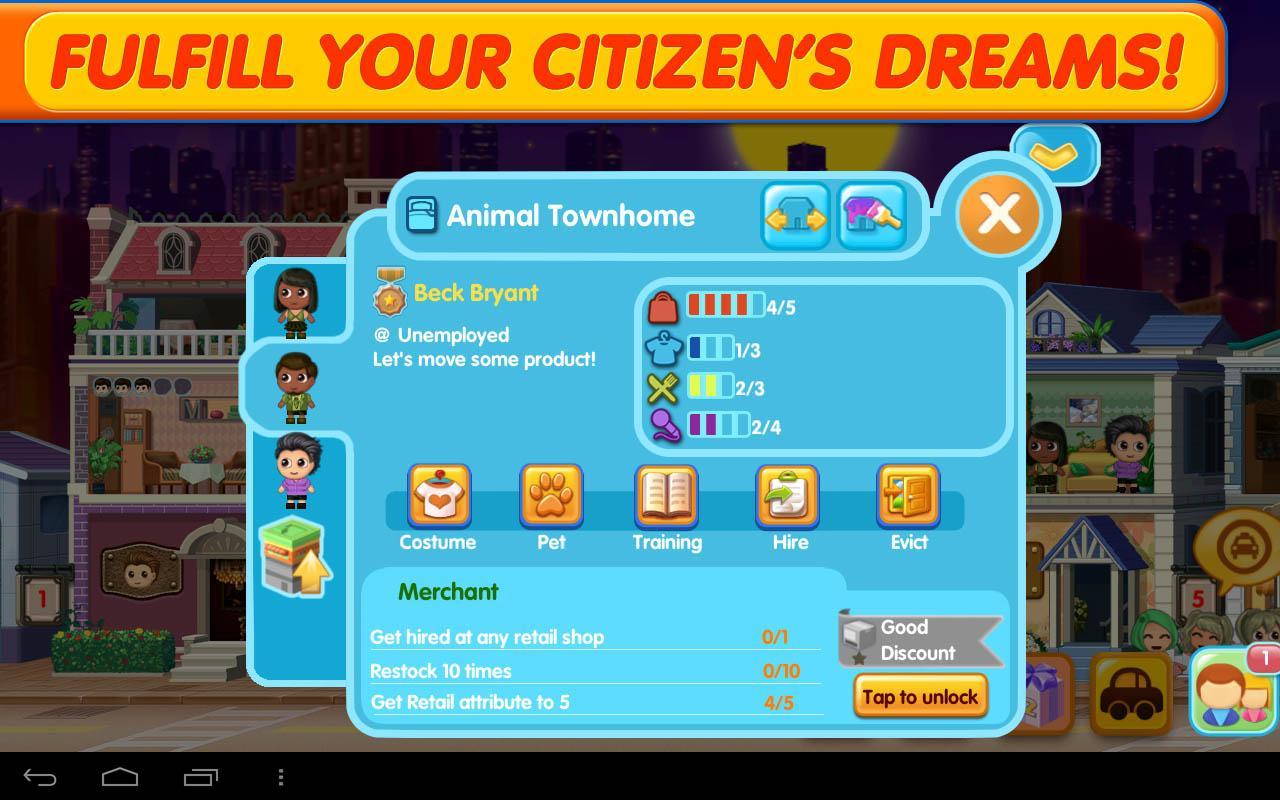Close the Animal Townhome panel

[999, 214]
